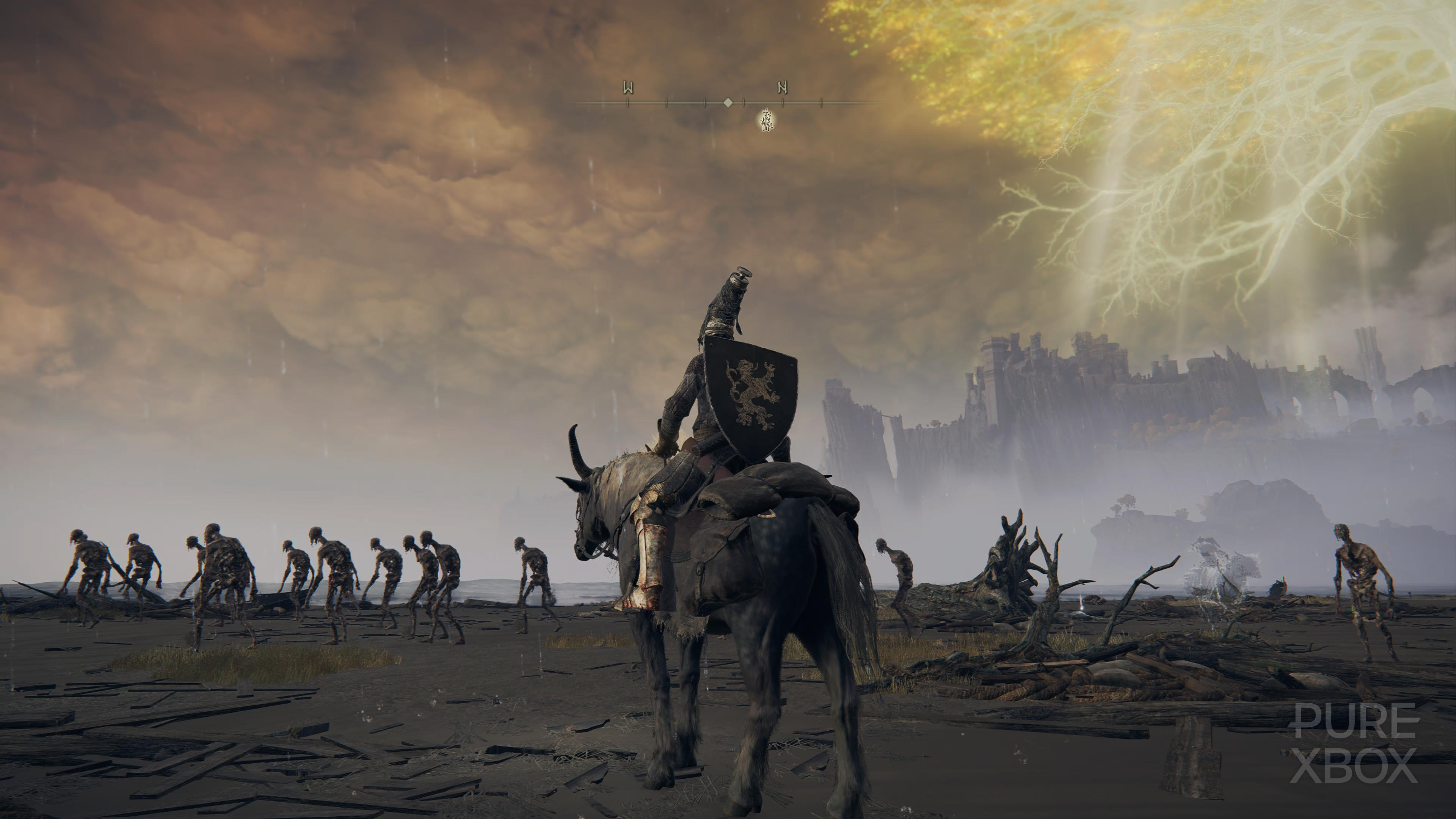Click the N compass direction rune
This screenshot has width=1456, height=819.
(x=782, y=86)
